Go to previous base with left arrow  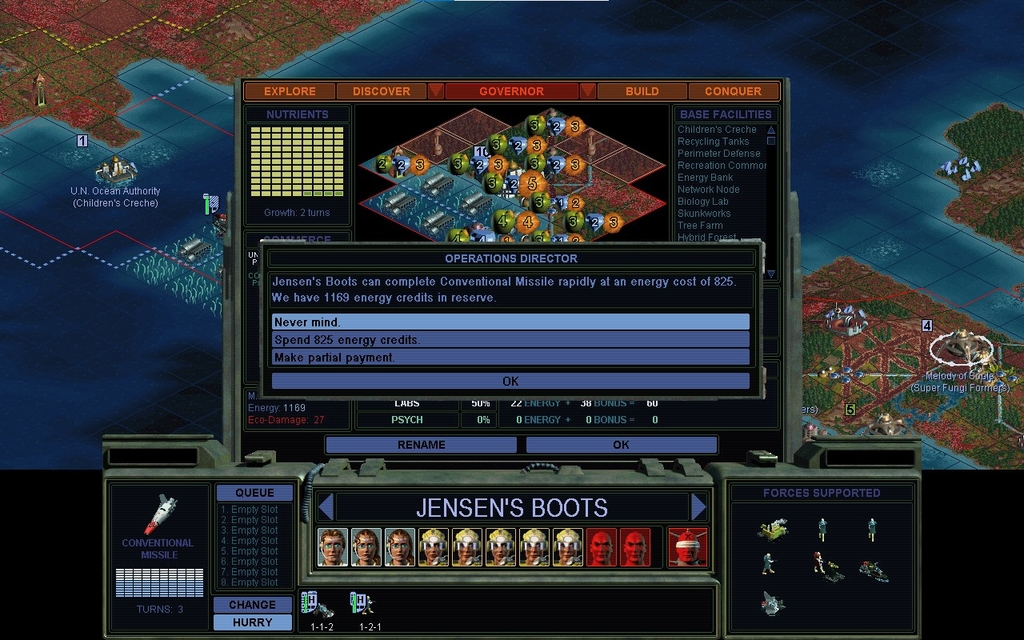[x=324, y=507]
